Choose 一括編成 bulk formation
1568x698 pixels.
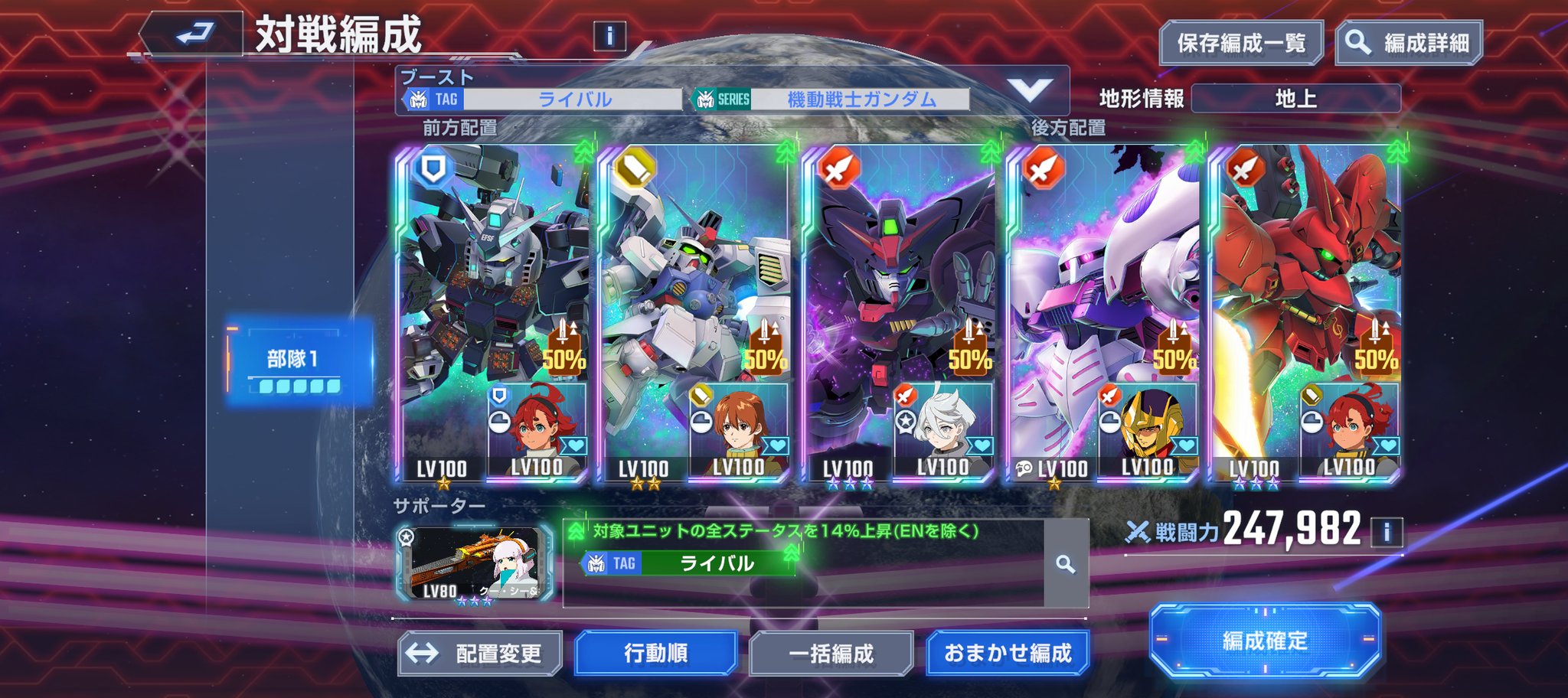tap(831, 654)
